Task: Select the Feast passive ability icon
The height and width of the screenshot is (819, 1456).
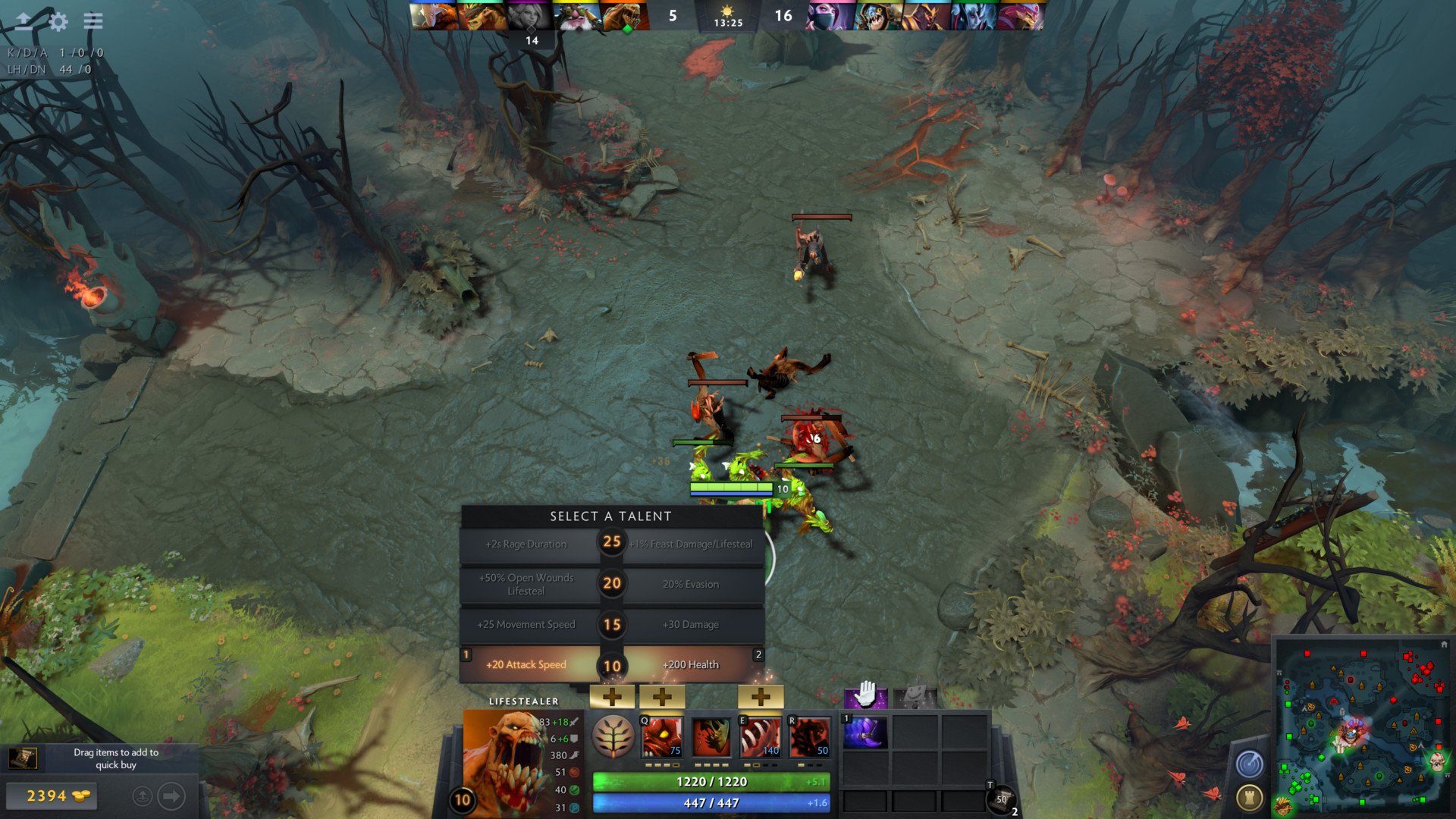Action: 713,736
